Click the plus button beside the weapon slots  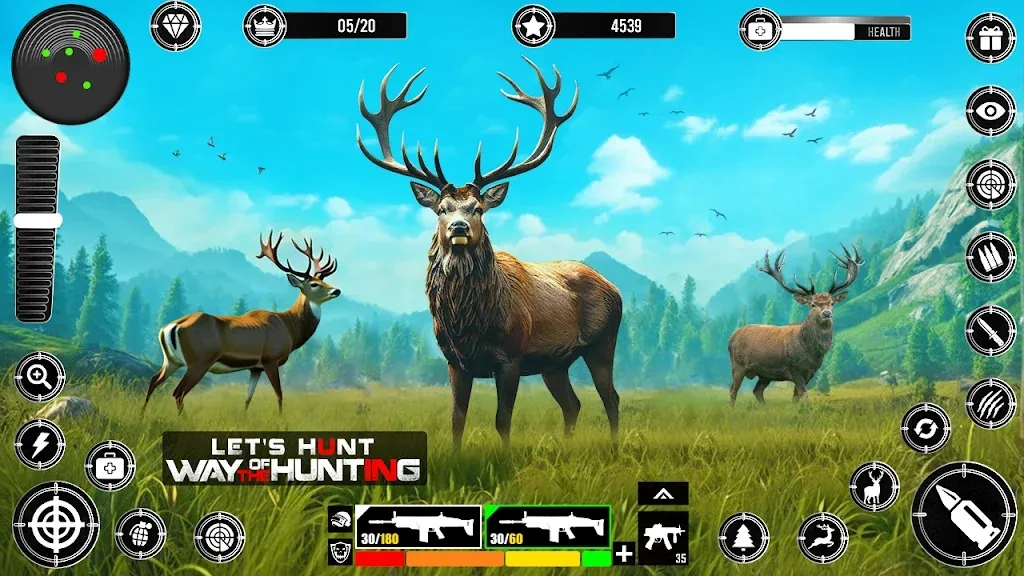(x=624, y=553)
